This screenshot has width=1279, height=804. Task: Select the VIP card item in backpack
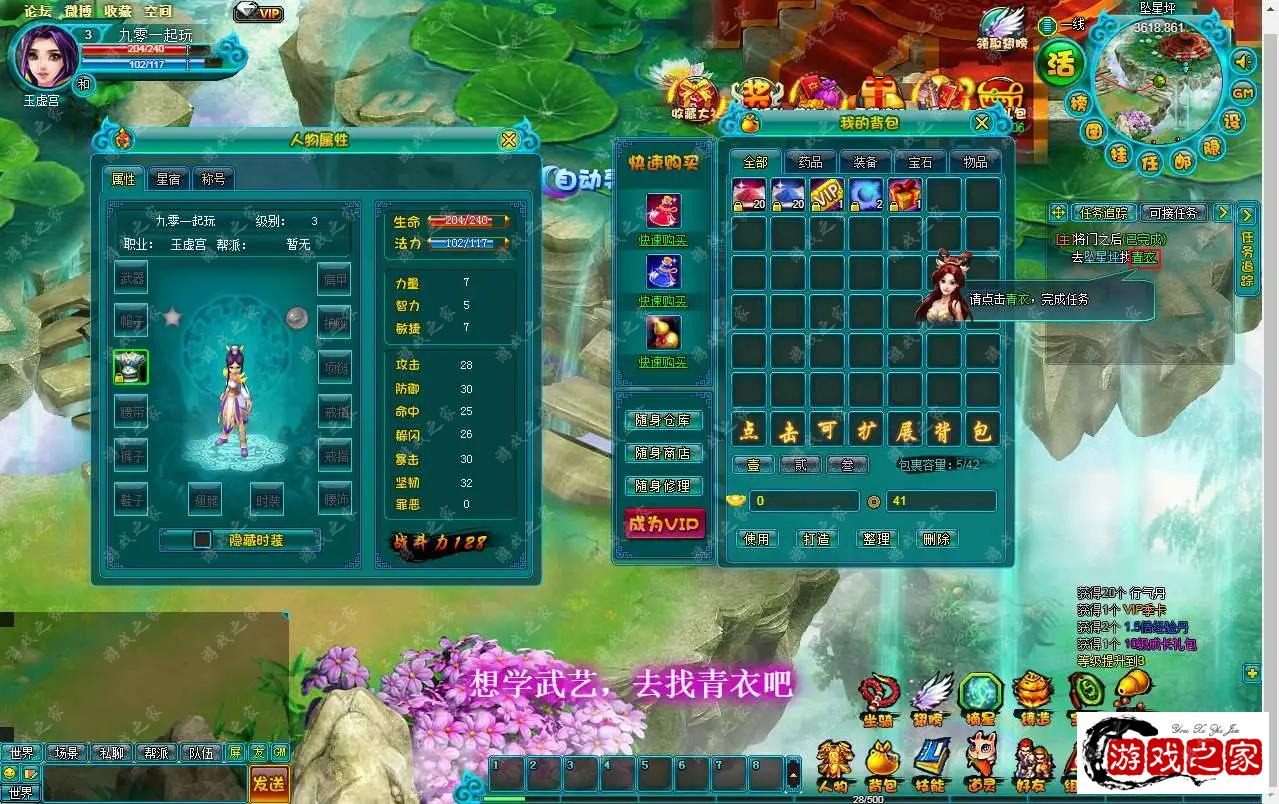[827, 193]
